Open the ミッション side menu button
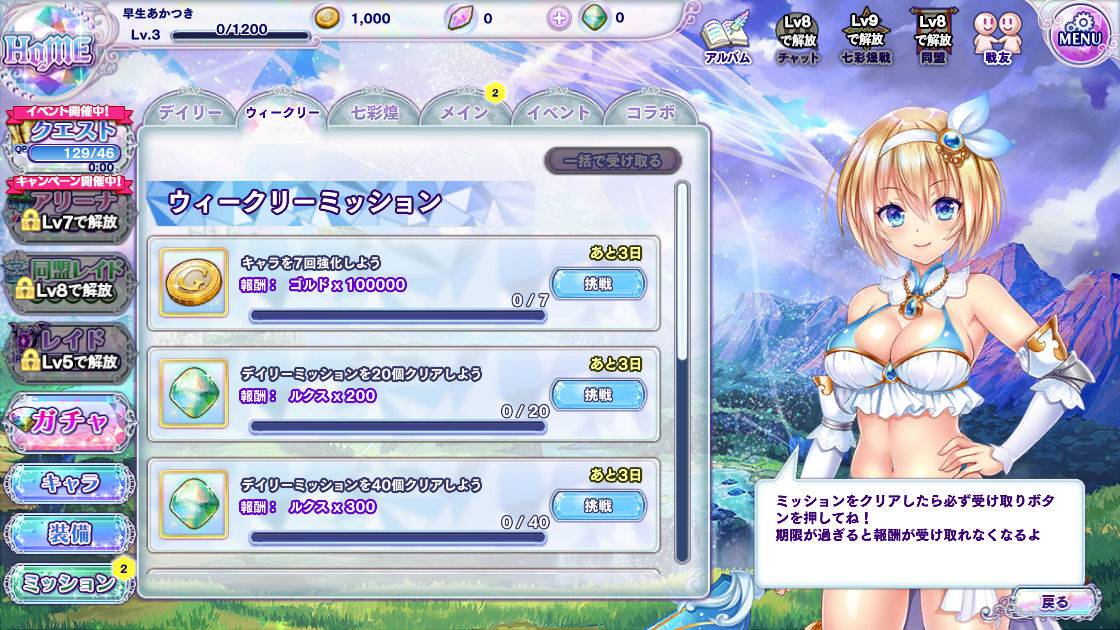The image size is (1120, 630). pyautogui.click(x=69, y=584)
